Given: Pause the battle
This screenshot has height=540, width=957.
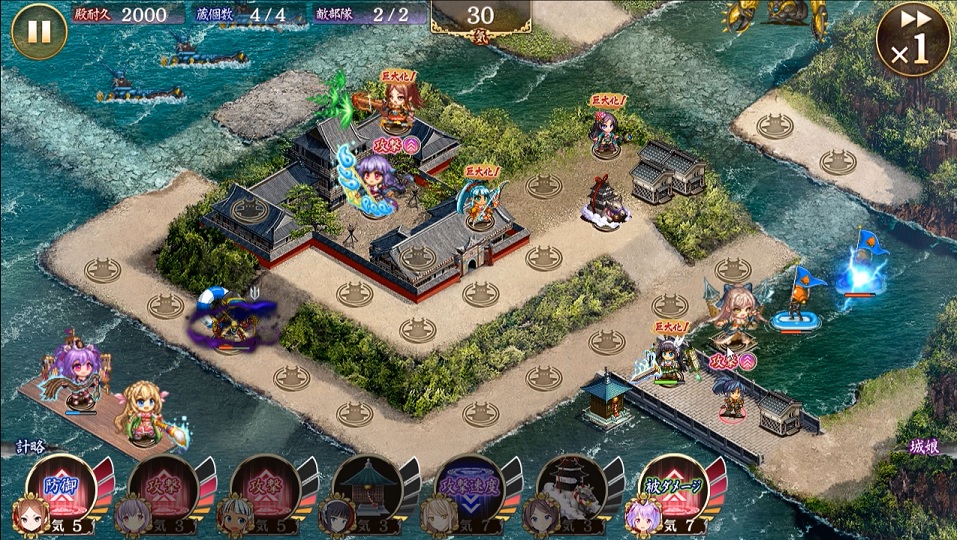Looking at the screenshot, I should (x=39, y=31).
